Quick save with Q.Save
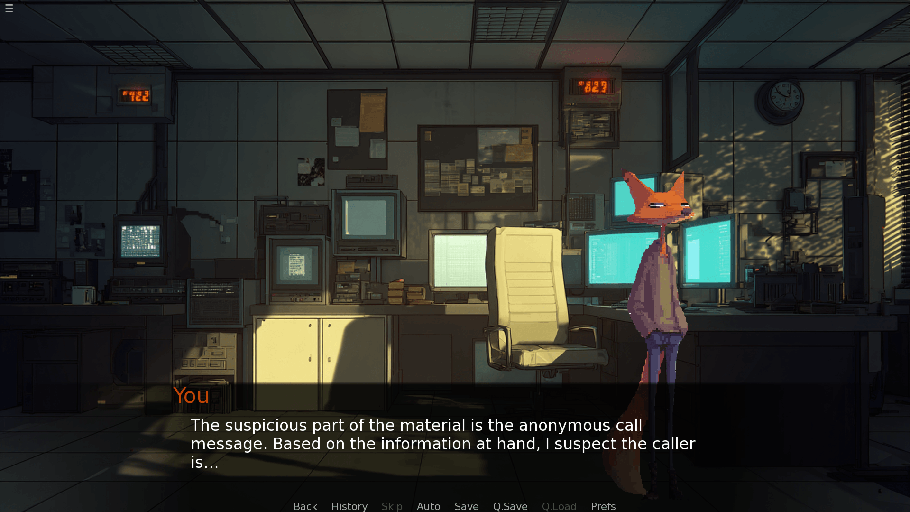 510,506
